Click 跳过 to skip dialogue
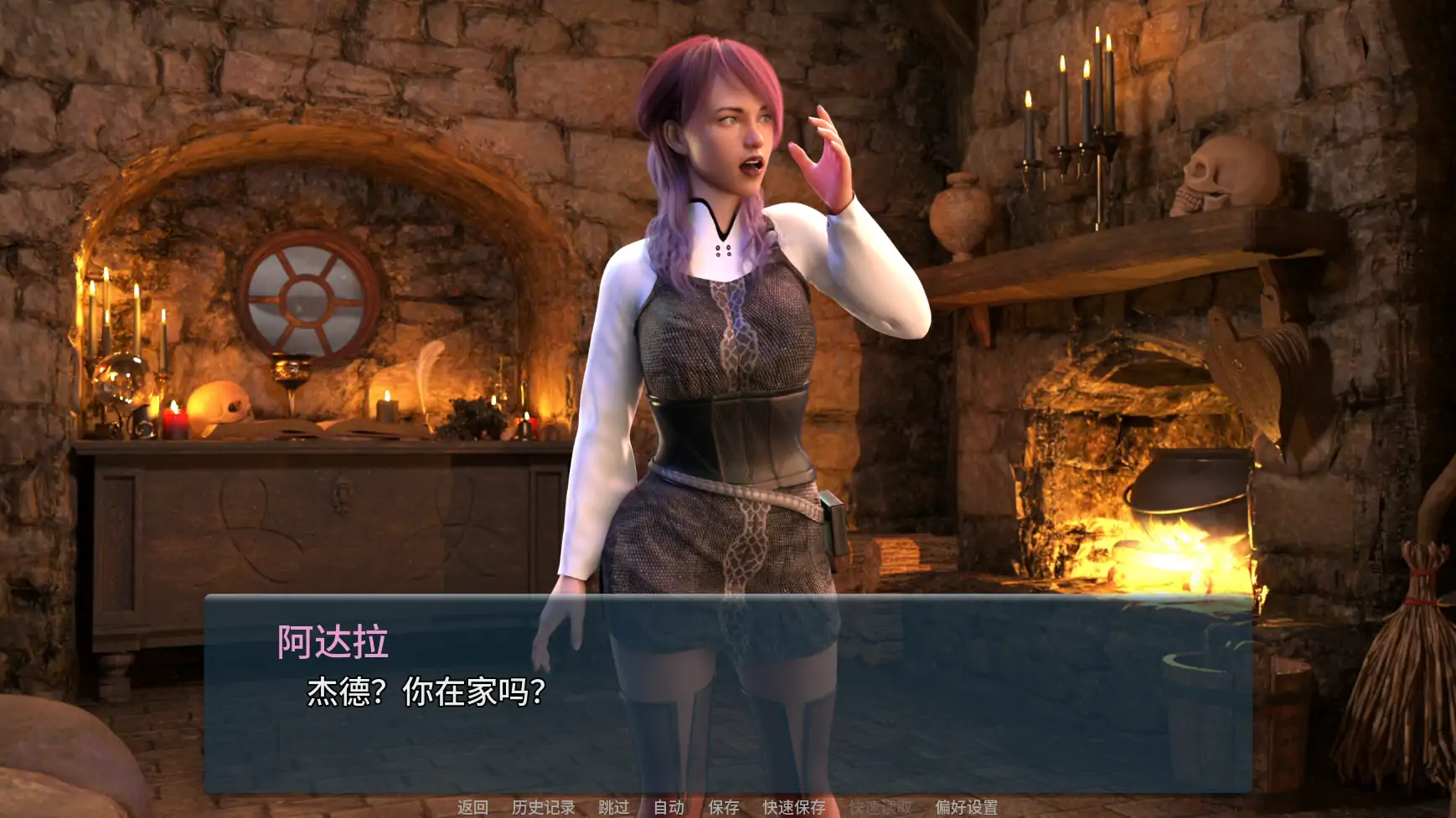The height and width of the screenshot is (818, 1456). tap(612, 806)
